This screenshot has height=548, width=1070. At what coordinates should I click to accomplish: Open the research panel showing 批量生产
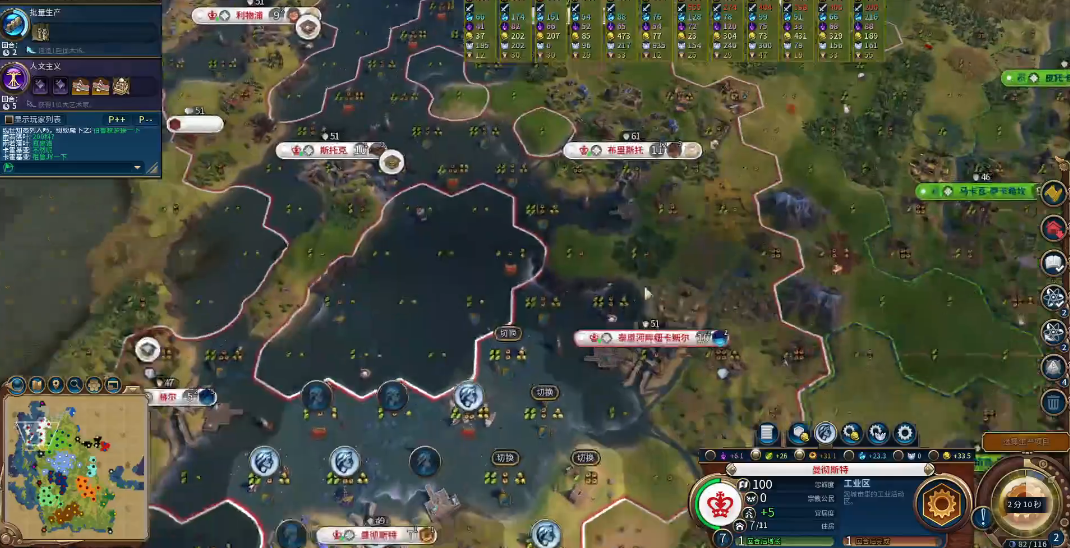click(16, 25)
